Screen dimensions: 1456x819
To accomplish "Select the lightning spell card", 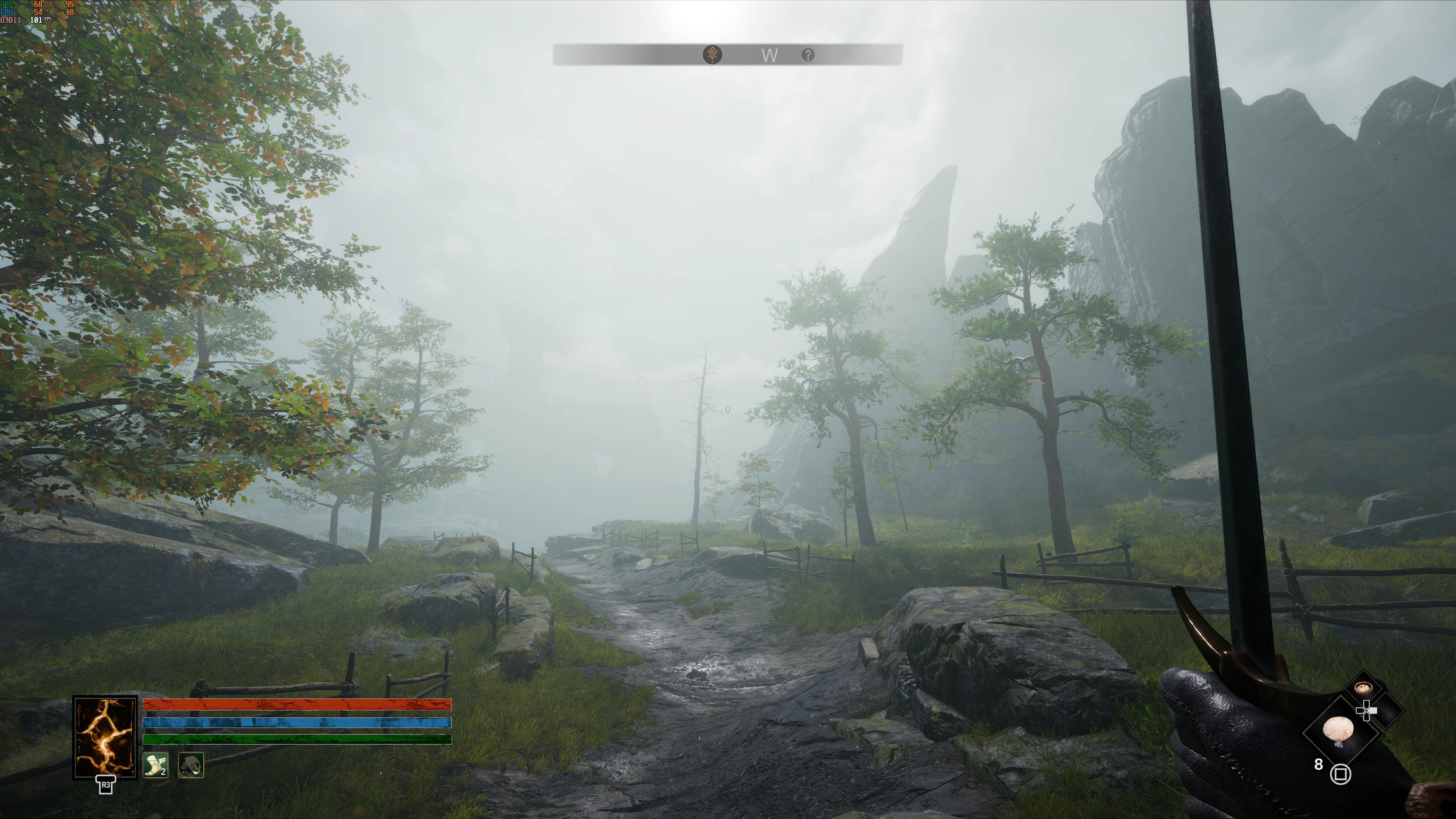I will click(105, 737).
